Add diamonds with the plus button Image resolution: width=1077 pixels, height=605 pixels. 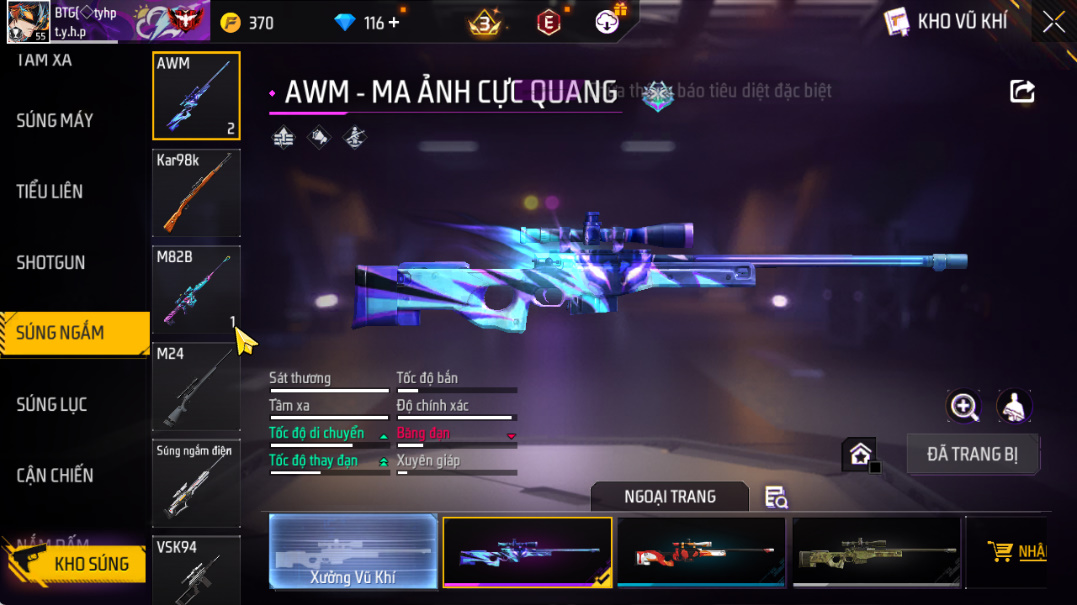pos(394,22)
